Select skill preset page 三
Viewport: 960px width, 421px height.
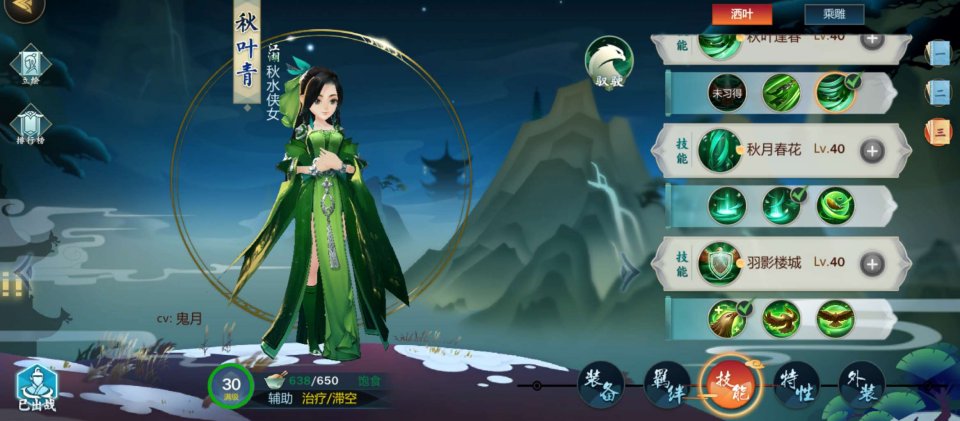point(938,131)
